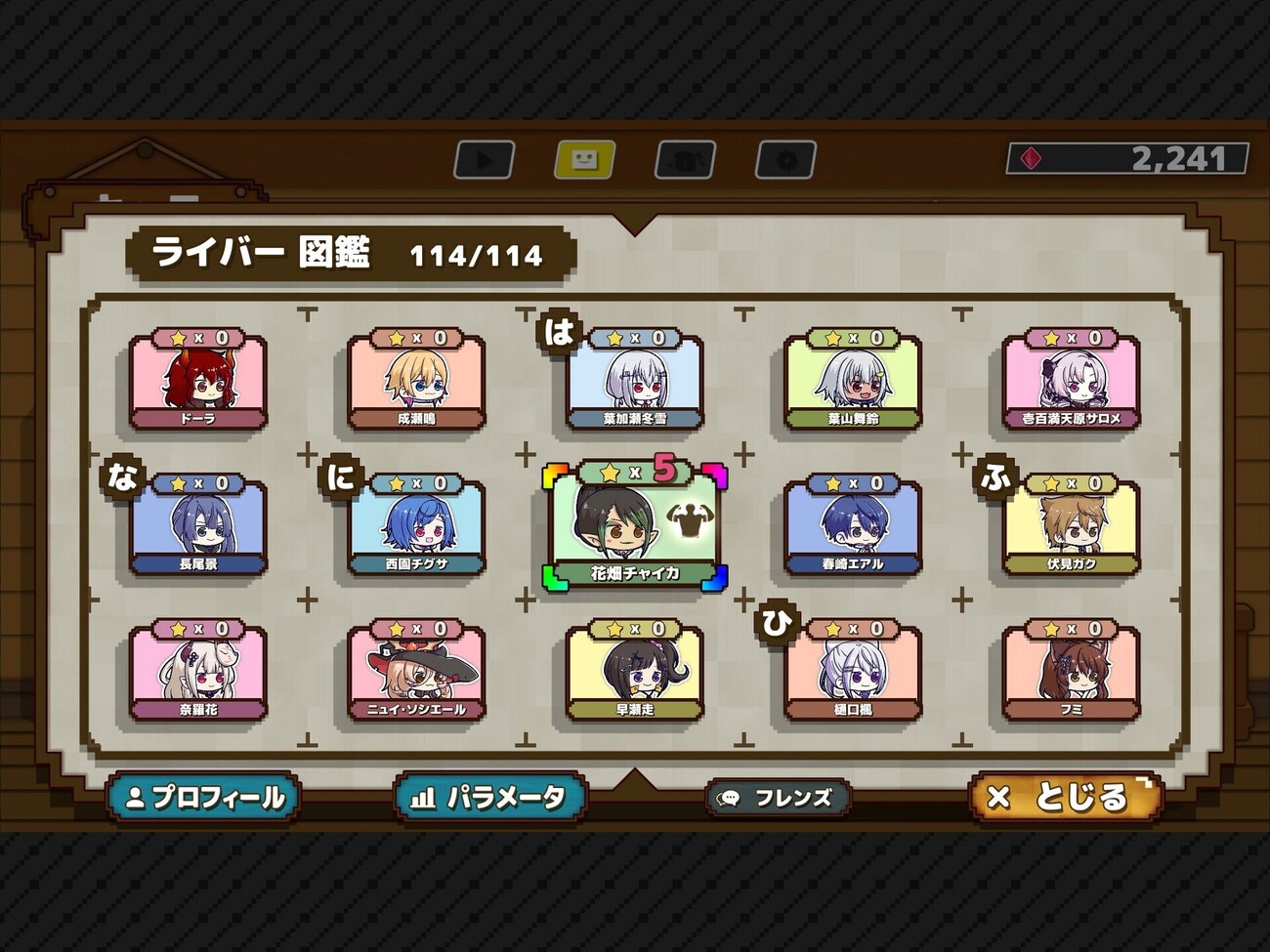Show the パラメータ (Parameters) view
This screenshot has height=952, width=1270.
tap(490, 798)
